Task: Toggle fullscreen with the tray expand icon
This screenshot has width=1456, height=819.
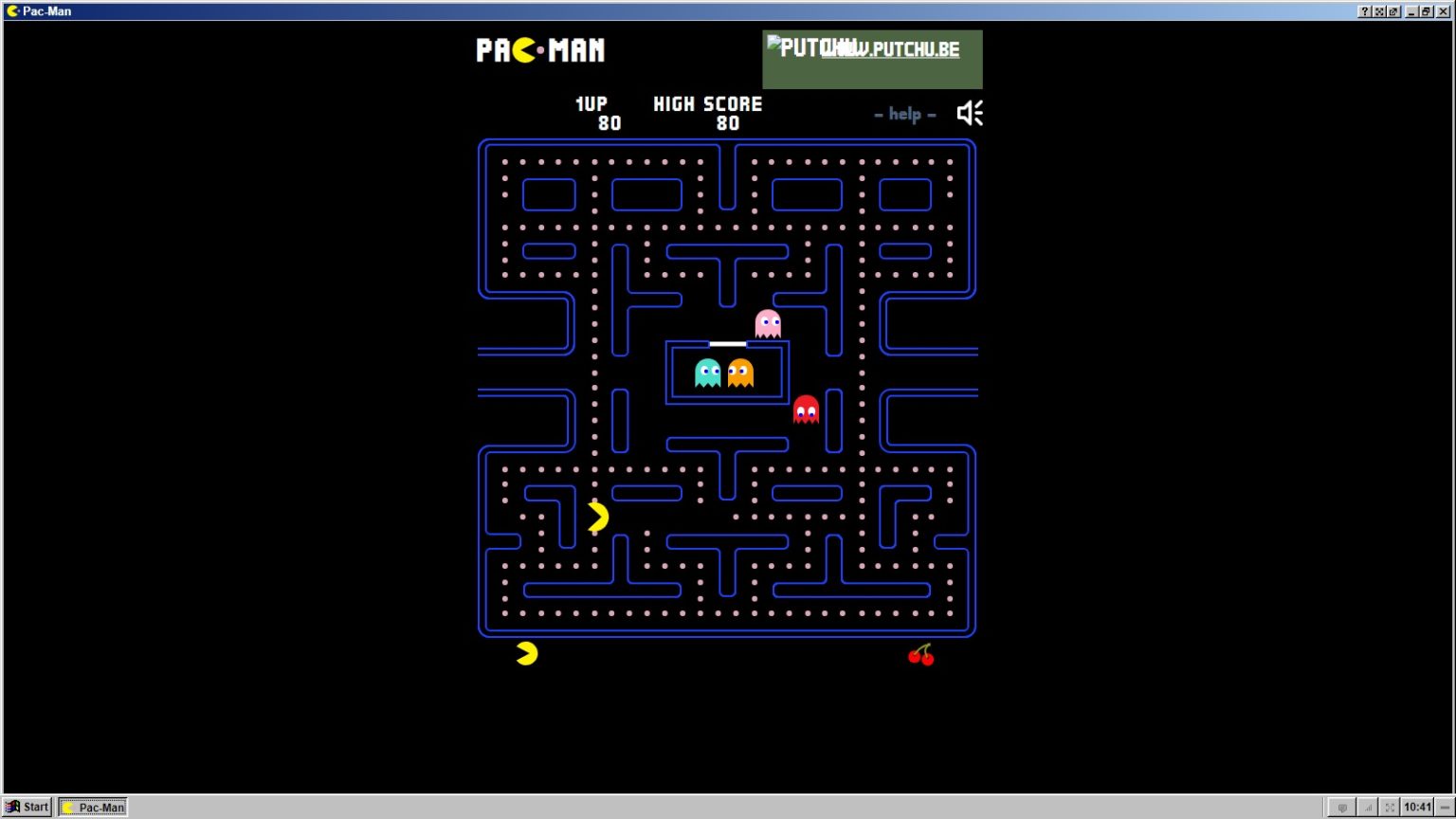Action: point(1388,807)
